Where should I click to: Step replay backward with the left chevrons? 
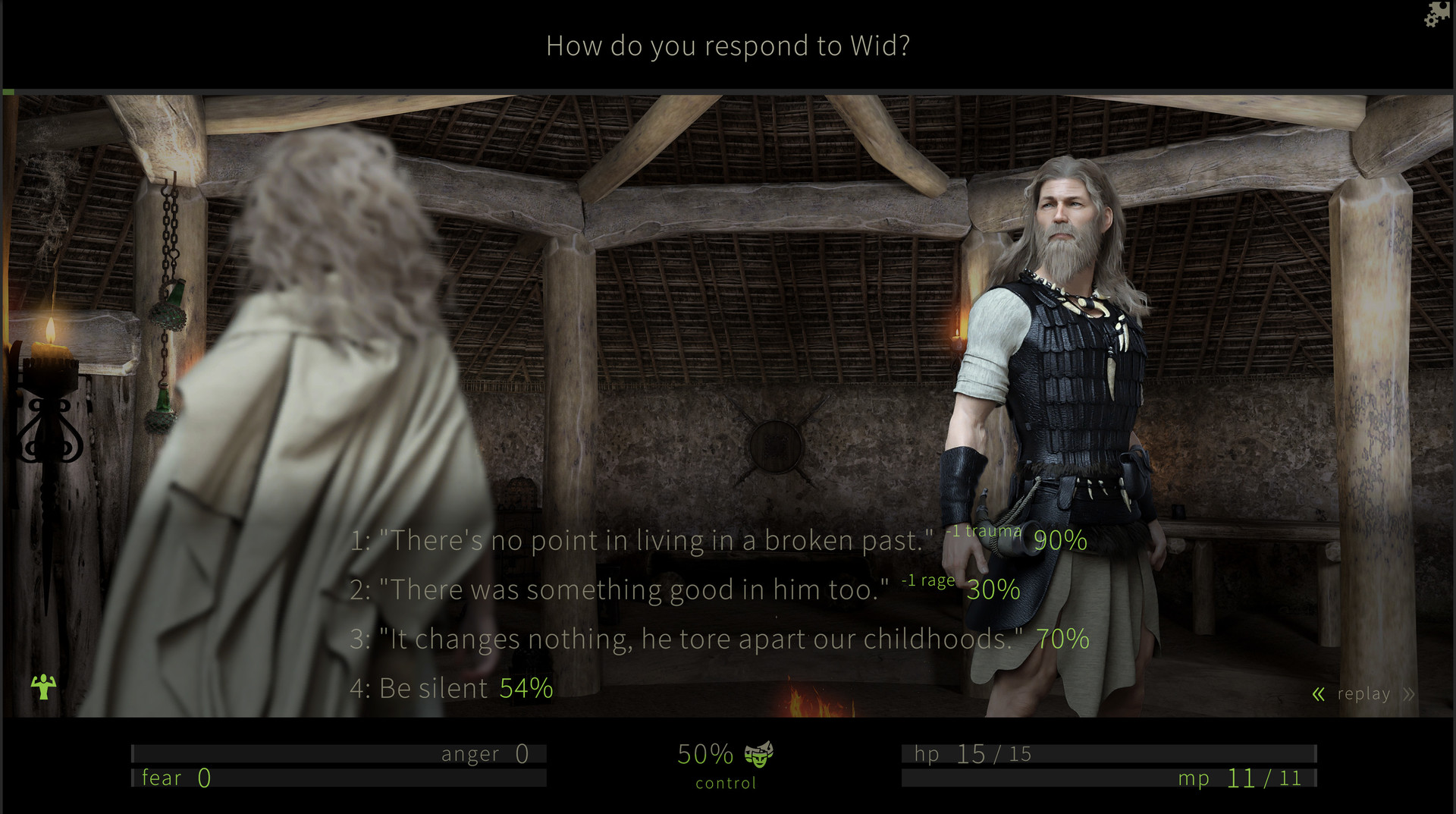1319,694
